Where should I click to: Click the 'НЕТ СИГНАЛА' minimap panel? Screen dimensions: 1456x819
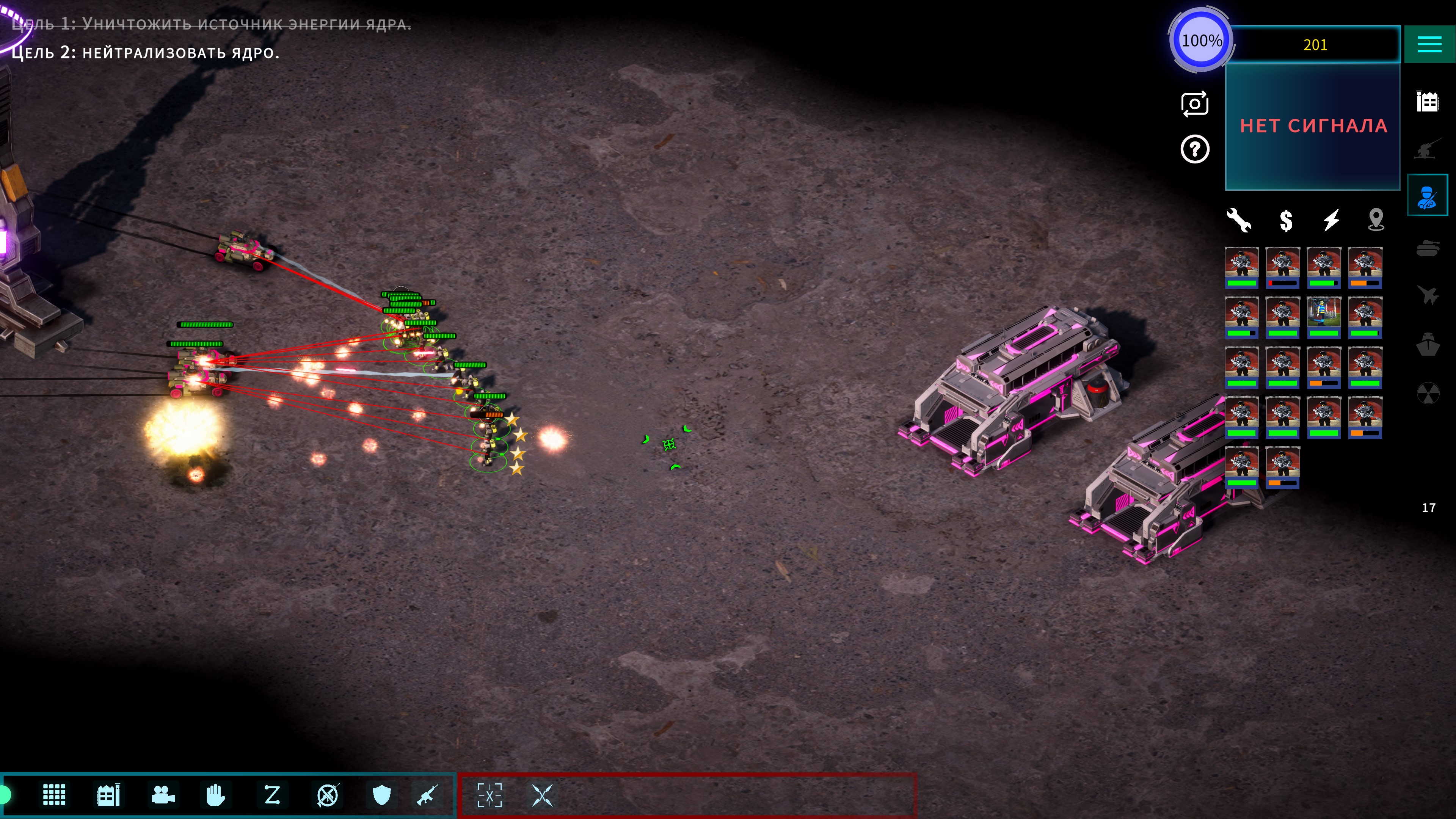tap(1312, 126)
